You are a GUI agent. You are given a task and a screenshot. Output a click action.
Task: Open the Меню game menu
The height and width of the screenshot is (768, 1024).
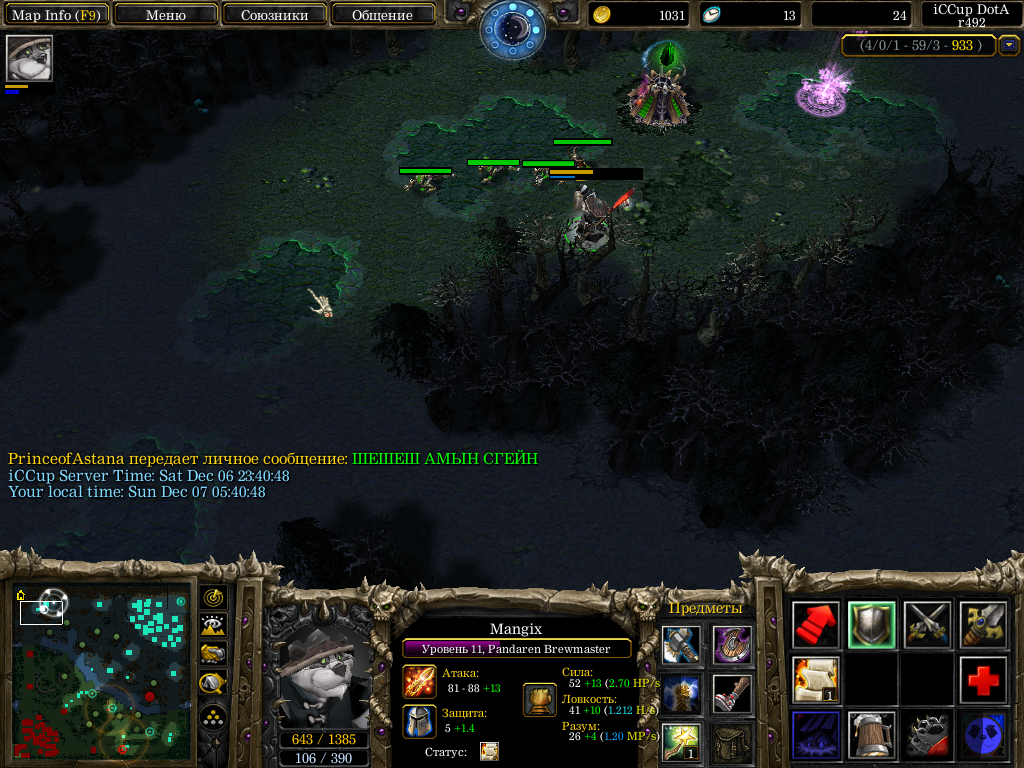tap(166, 15)
